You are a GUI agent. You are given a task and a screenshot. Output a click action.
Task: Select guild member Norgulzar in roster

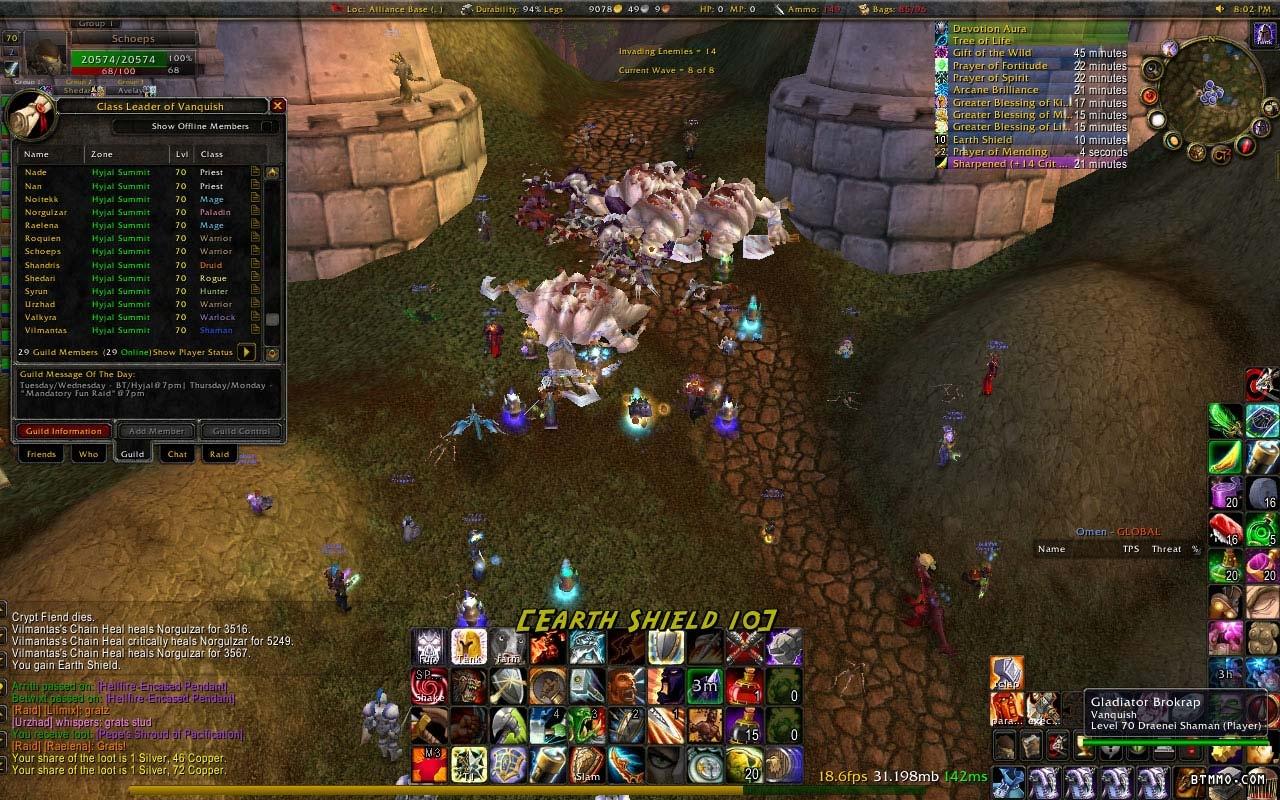point(46,212)
